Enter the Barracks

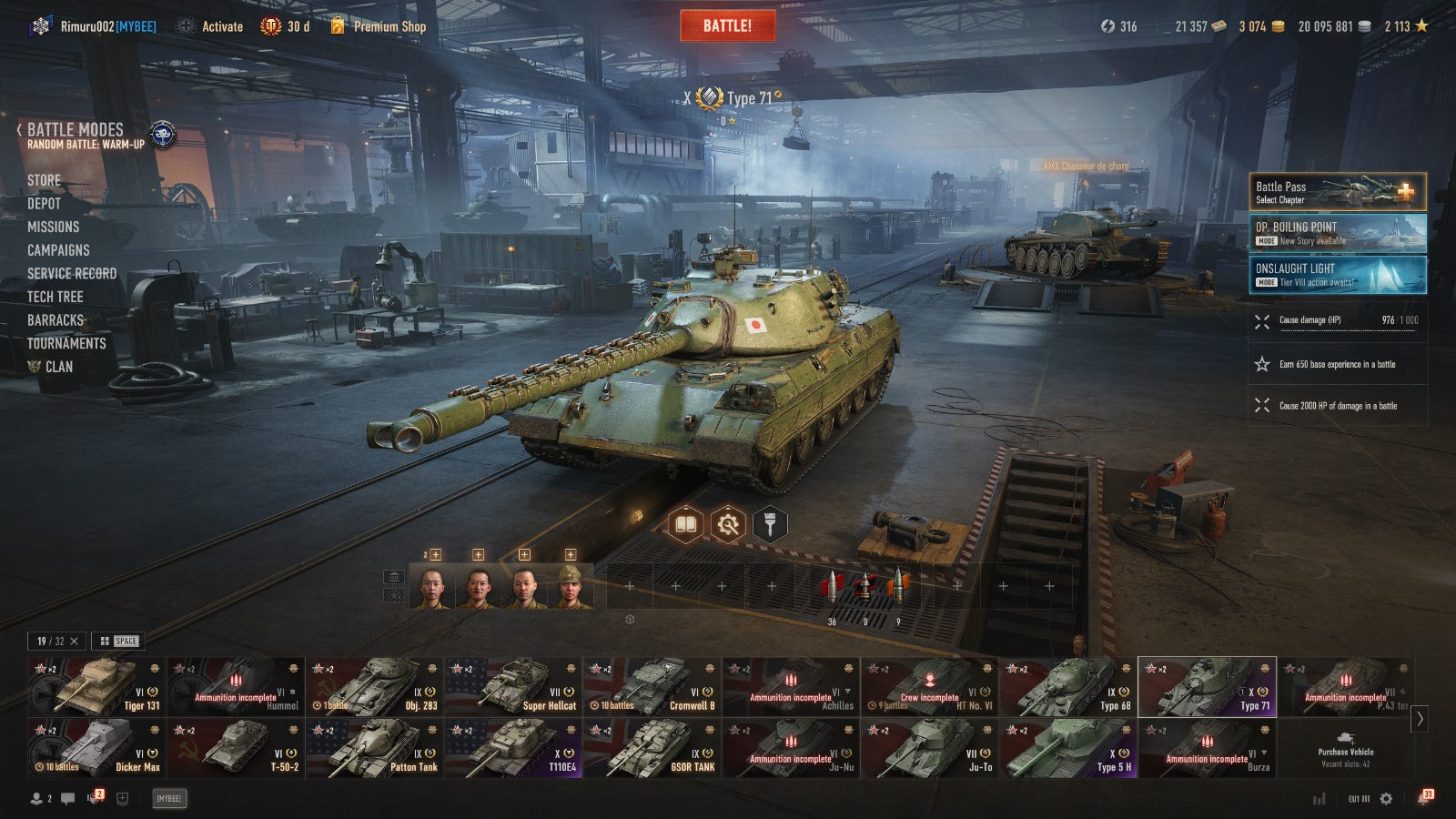coord(56,320)
